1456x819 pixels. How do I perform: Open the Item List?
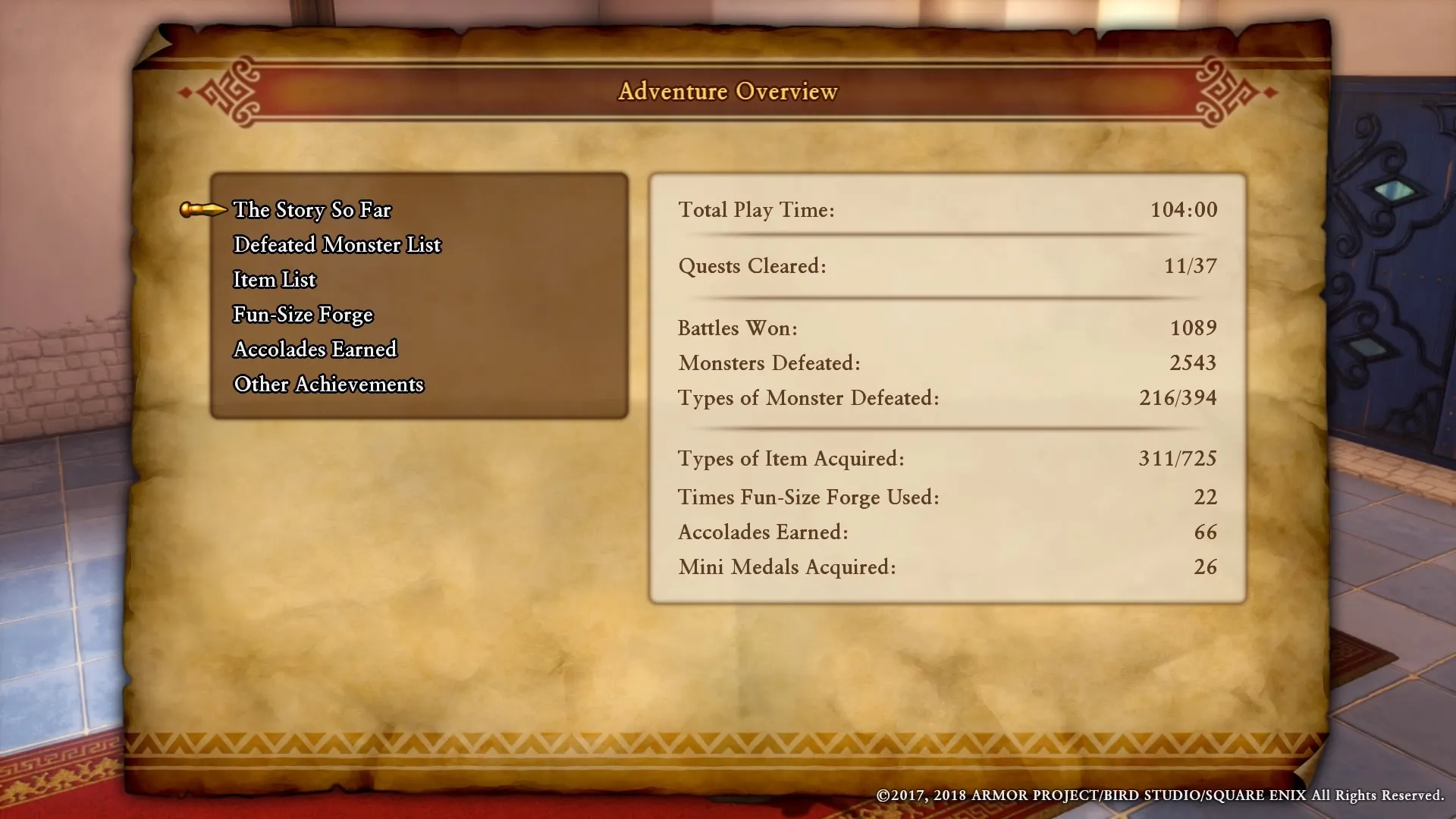pyautogui.click(x=275, y=279)
